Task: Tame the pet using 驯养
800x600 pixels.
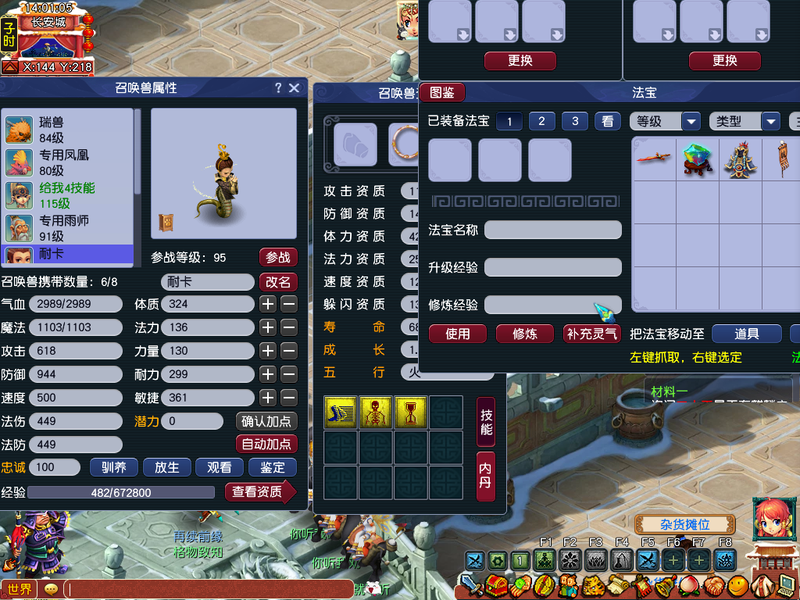Action: click(x=113, y=467)
